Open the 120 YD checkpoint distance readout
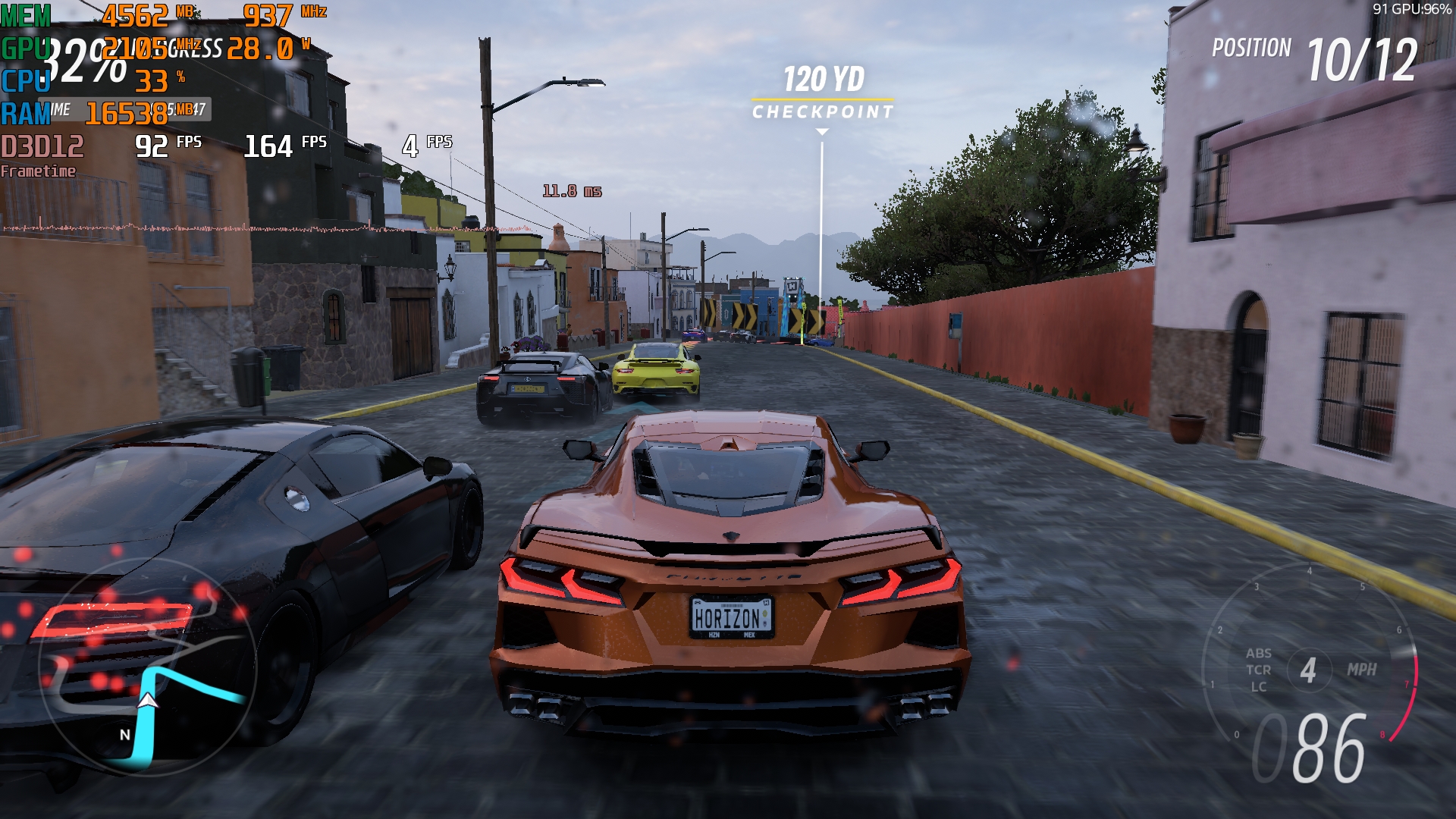Screen dimensions: 1456x819 823,78
